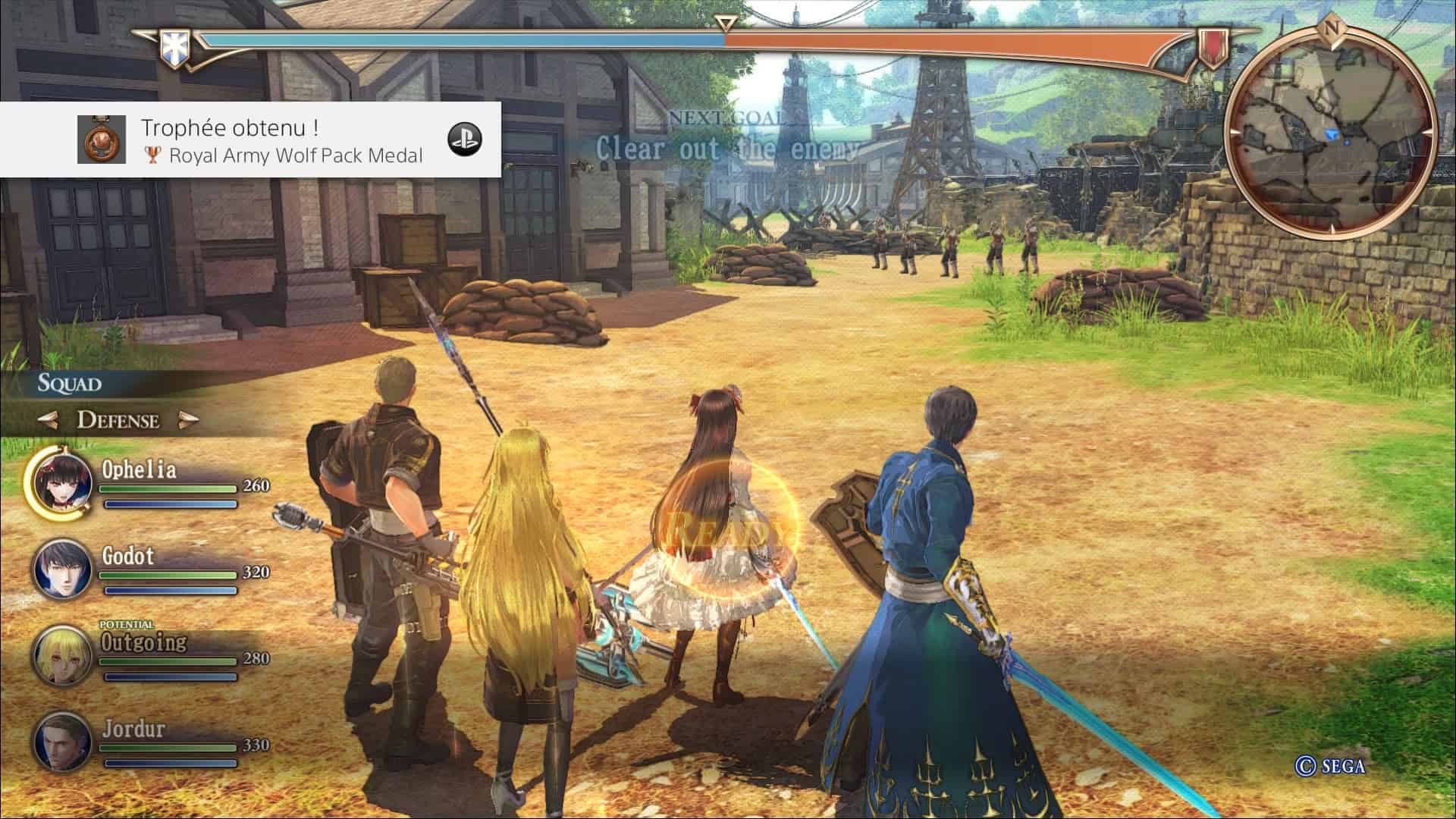Click the right arrow beside Defense
Viewport: 1456px width, 819px height.
tap(187, 420)
